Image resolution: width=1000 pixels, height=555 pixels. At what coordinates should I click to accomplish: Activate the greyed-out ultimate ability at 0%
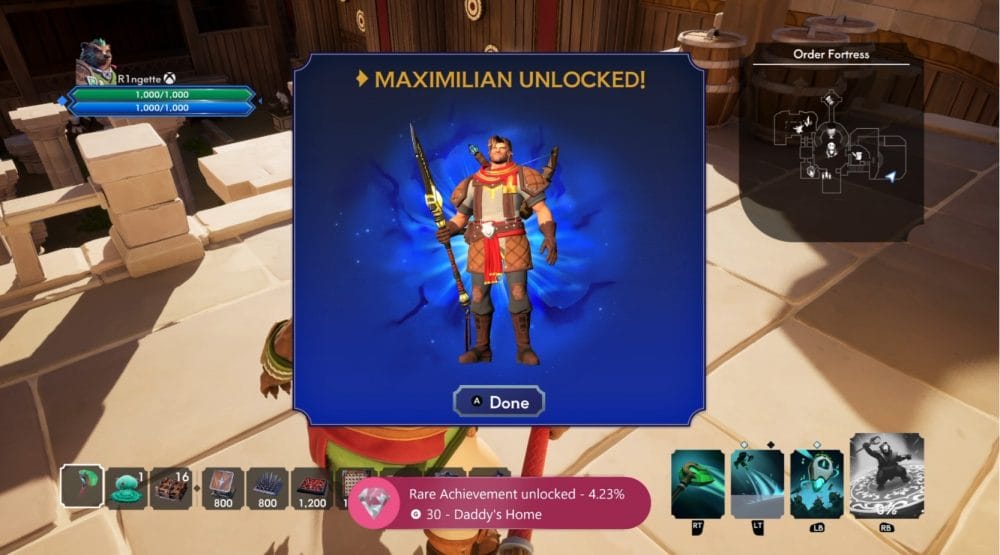click(886, 476)
